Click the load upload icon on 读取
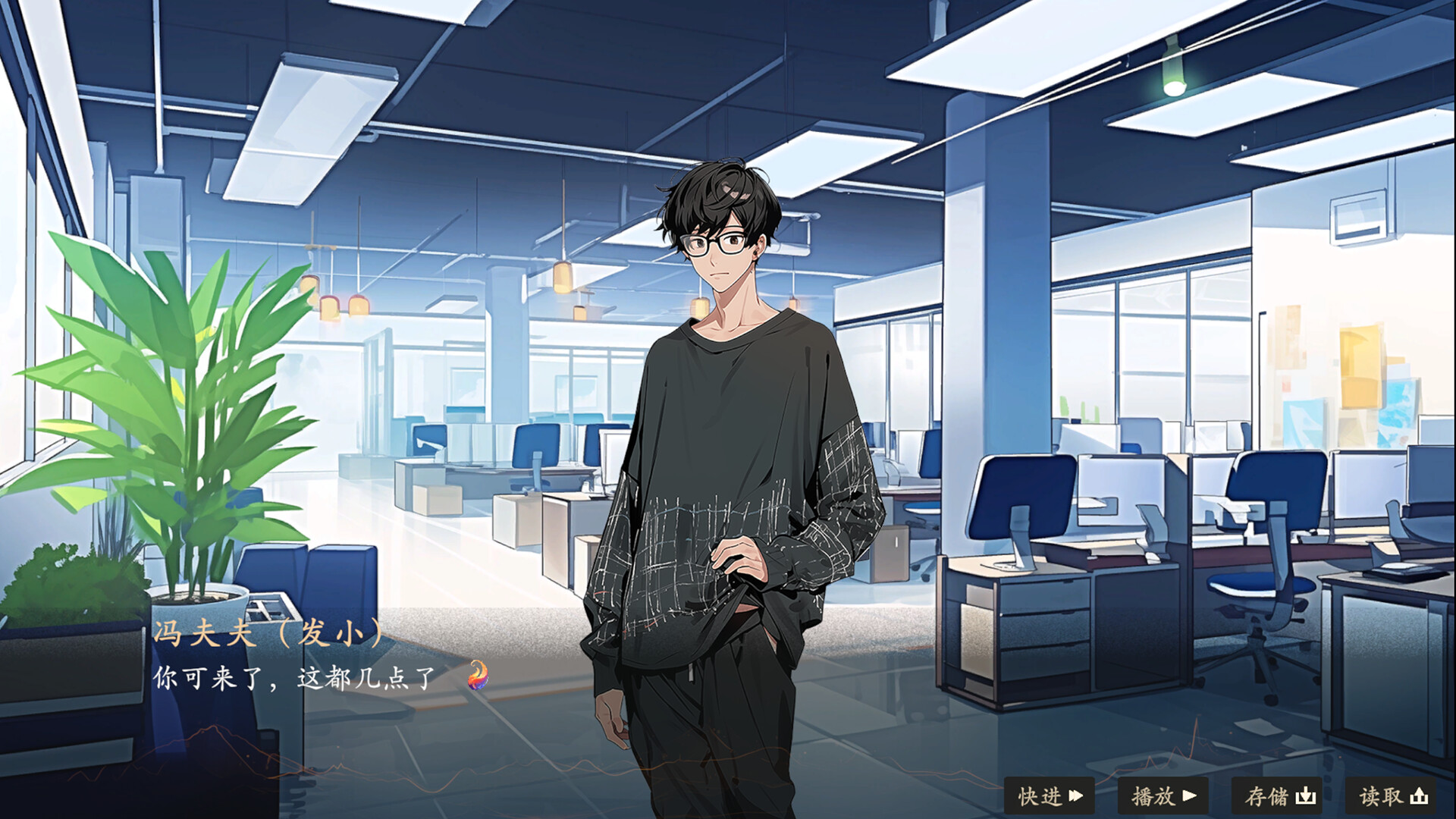The width and height of the screenshot is (1456, 819). pyautogui.click(x=1420, y=796)
